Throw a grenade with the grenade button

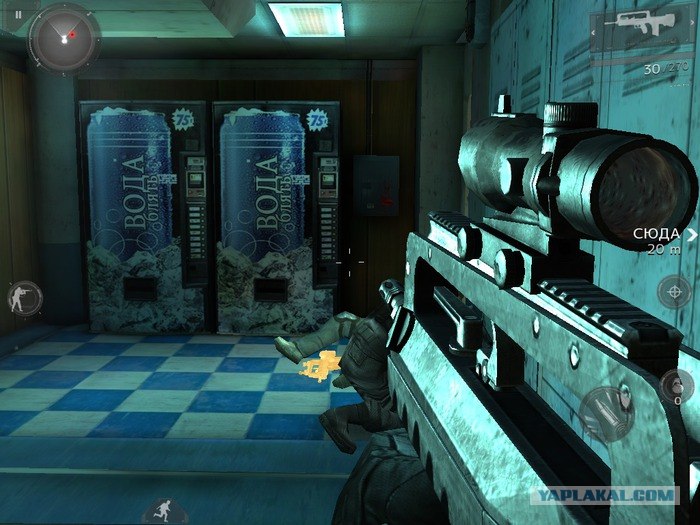click(x=676, y=385)
